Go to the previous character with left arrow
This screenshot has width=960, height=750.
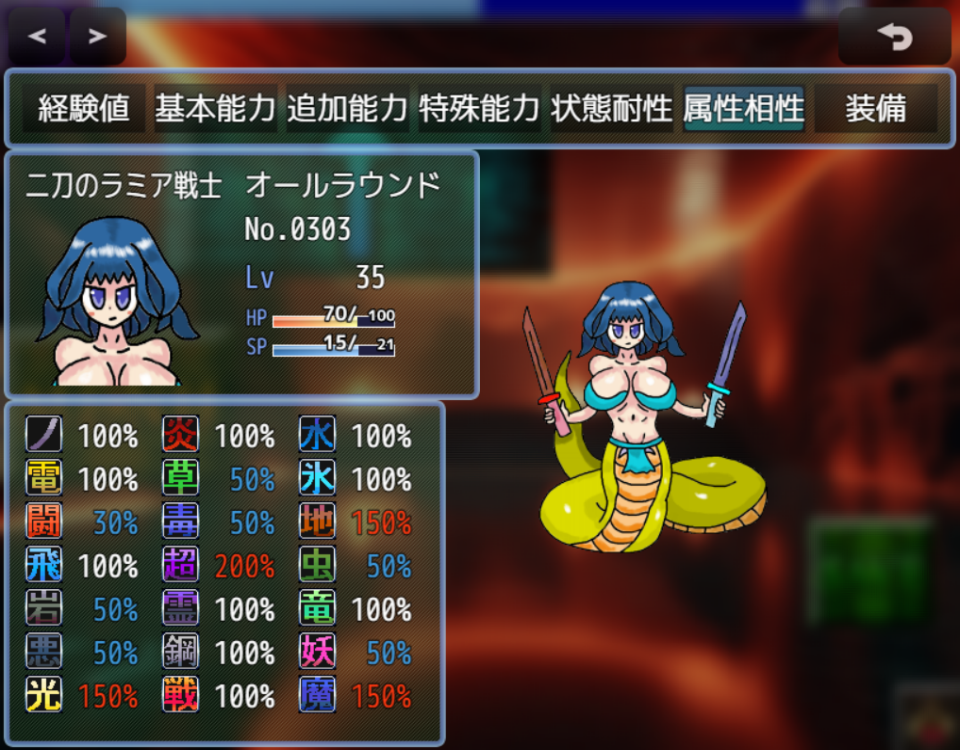coord(37,37)
